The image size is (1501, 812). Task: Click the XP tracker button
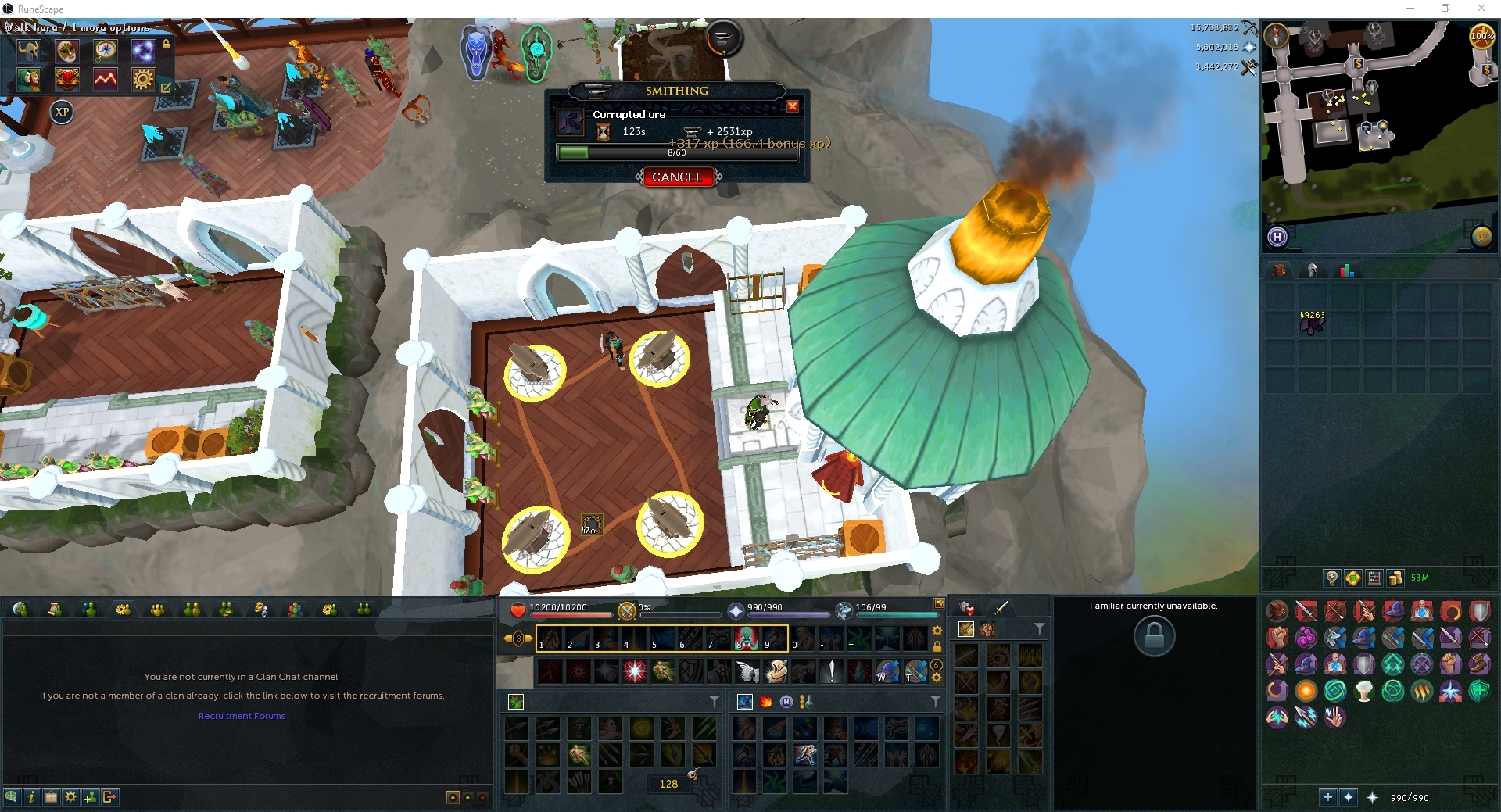pyautogui.click(x=62, y=113)
